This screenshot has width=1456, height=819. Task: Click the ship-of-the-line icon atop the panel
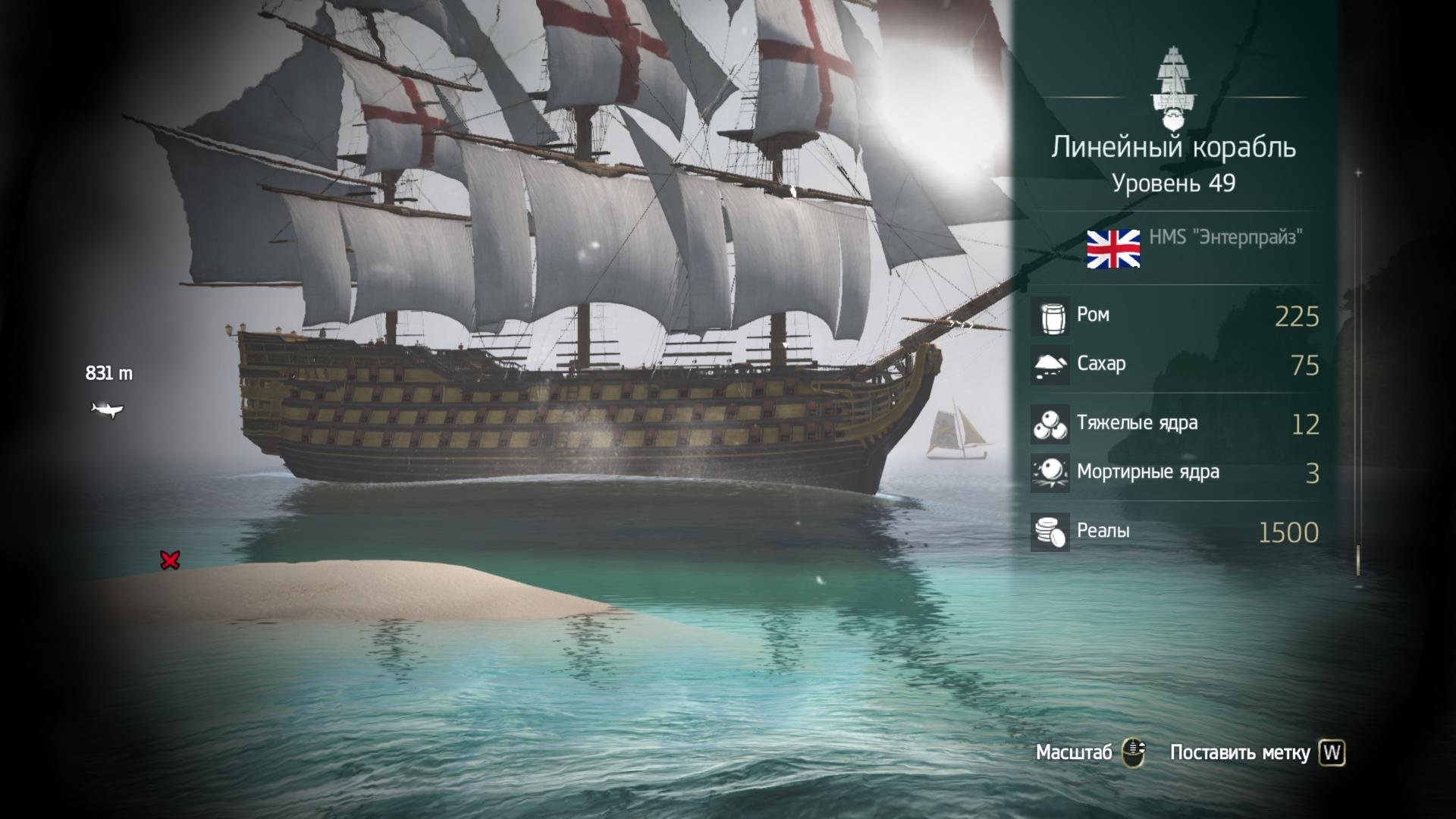tap(1172, 89)
